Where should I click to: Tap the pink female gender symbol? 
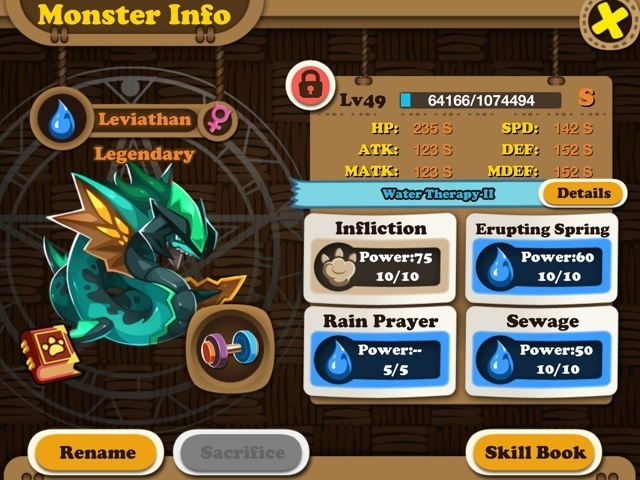216,118
